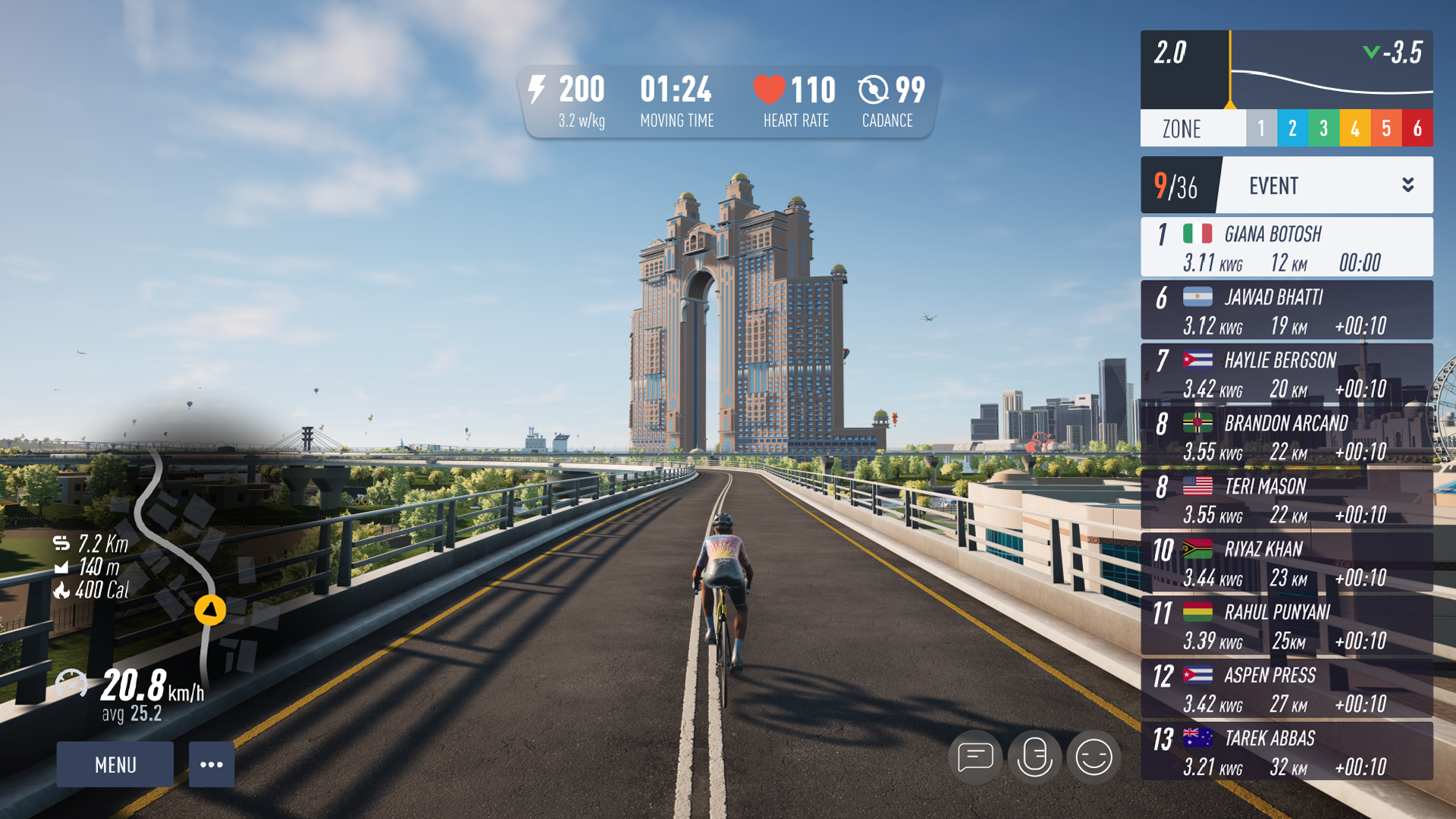Viewport: 1456px width, 819px height.
Task: Select zone 6 red block
Action: point(1417,128)
